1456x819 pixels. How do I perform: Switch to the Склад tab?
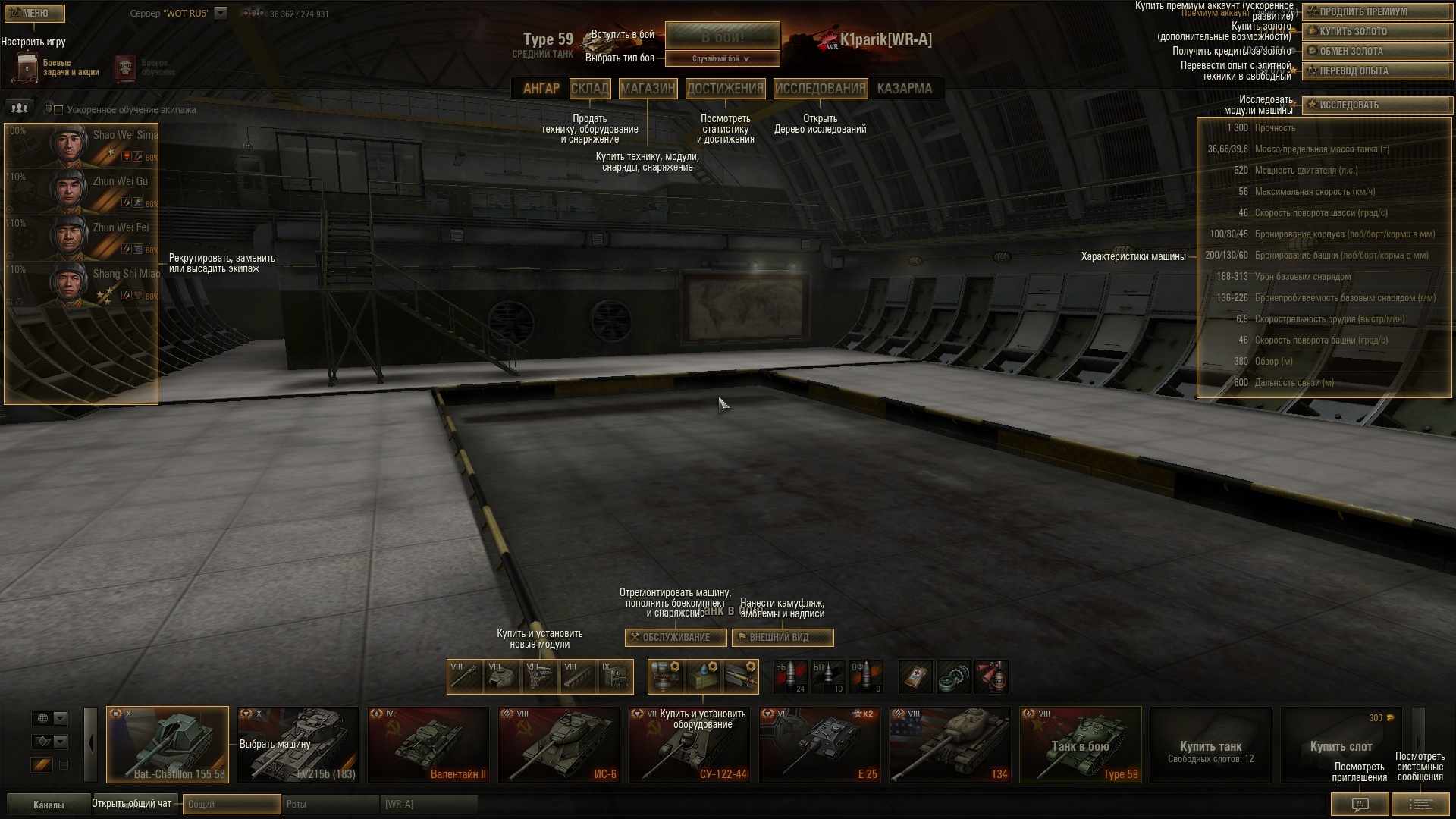tap(589, 88)
